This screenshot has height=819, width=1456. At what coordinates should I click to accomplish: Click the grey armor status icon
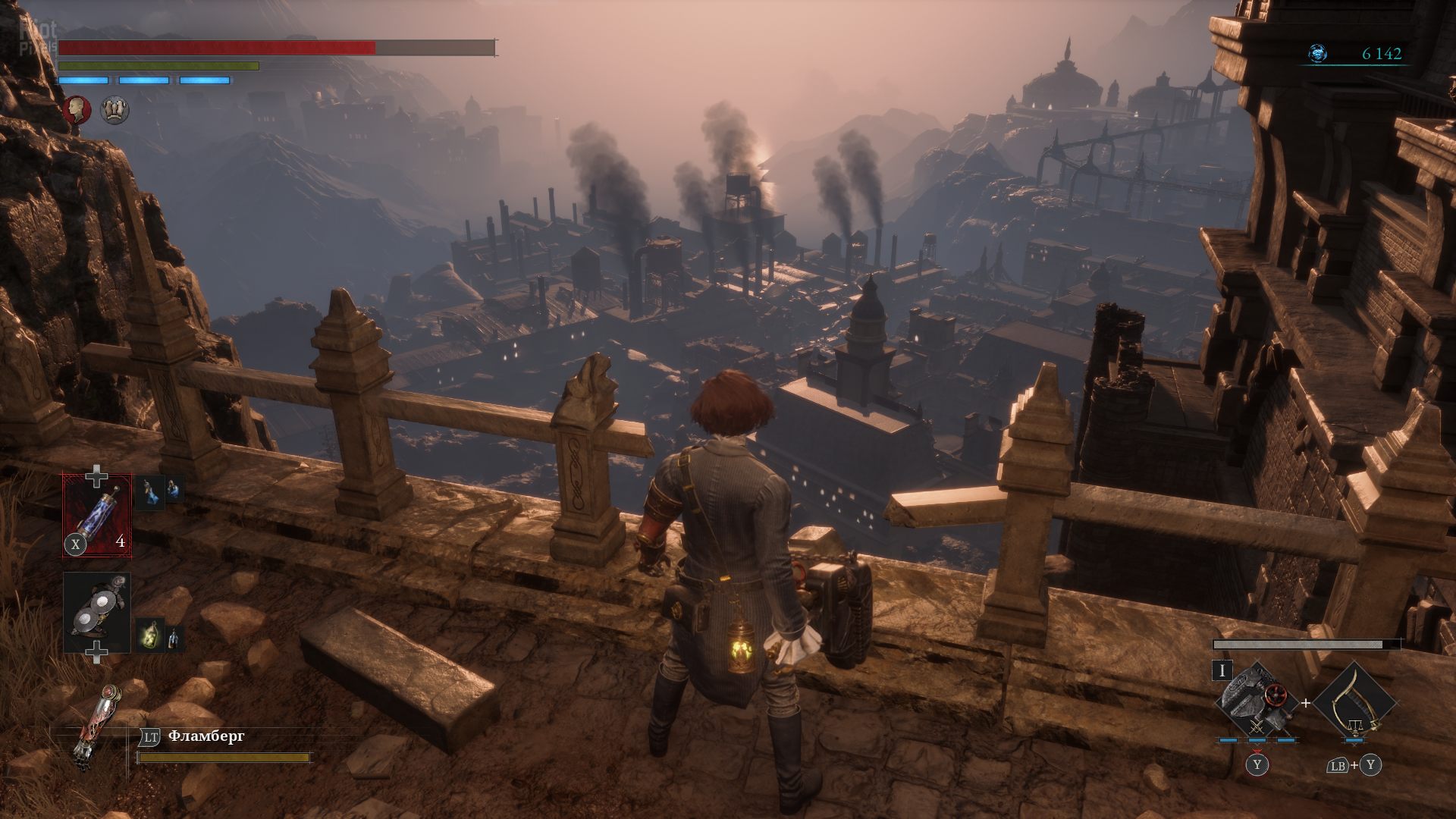pos(115,110)
